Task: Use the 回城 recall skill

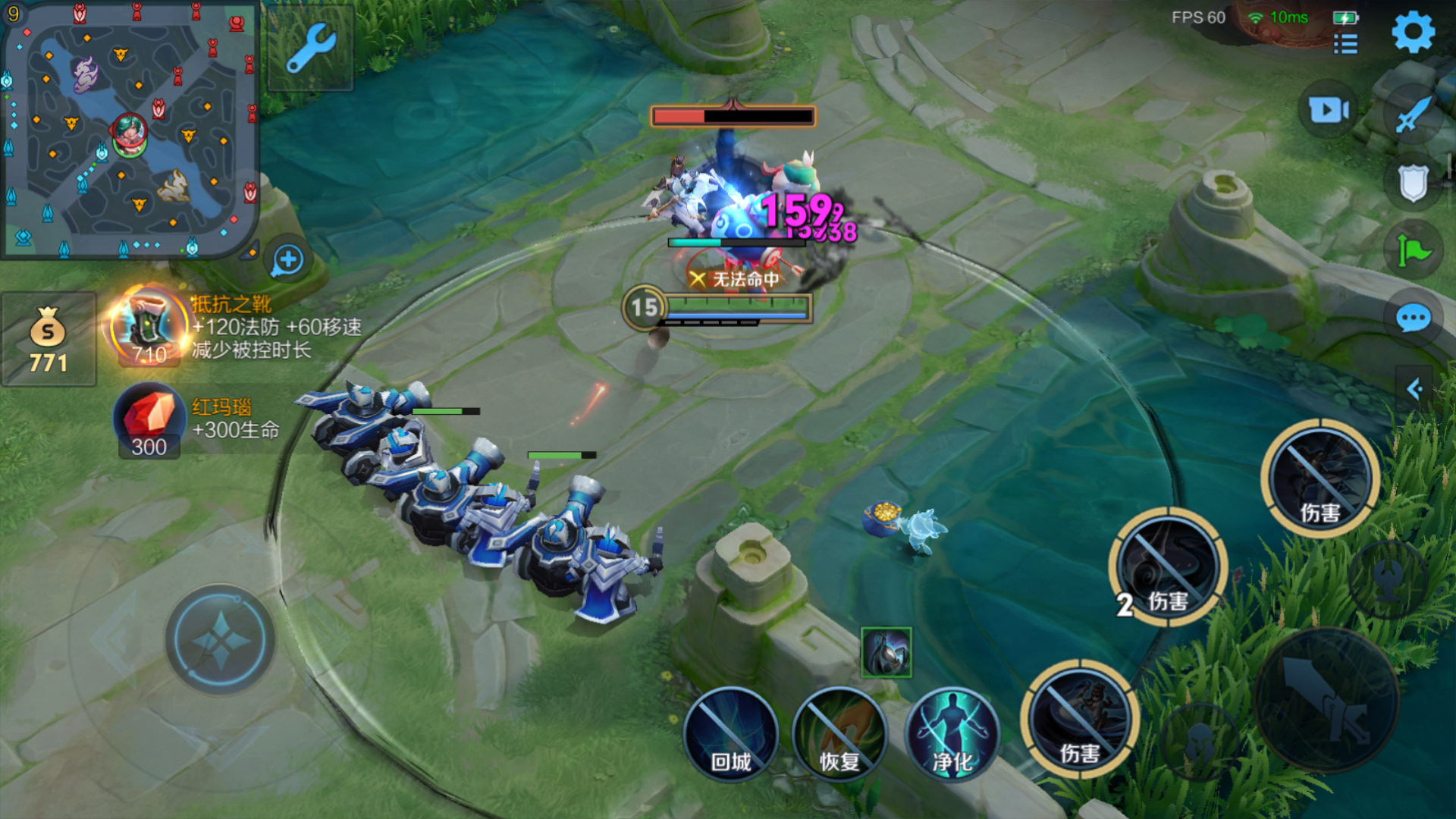Action: pos(731,734)
